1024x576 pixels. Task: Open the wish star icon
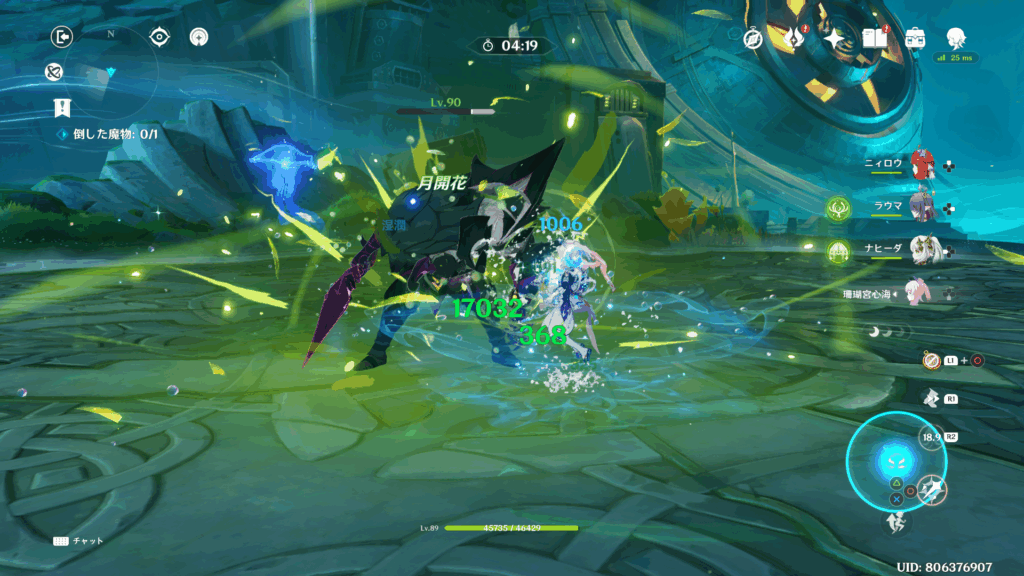coord(834,38)
